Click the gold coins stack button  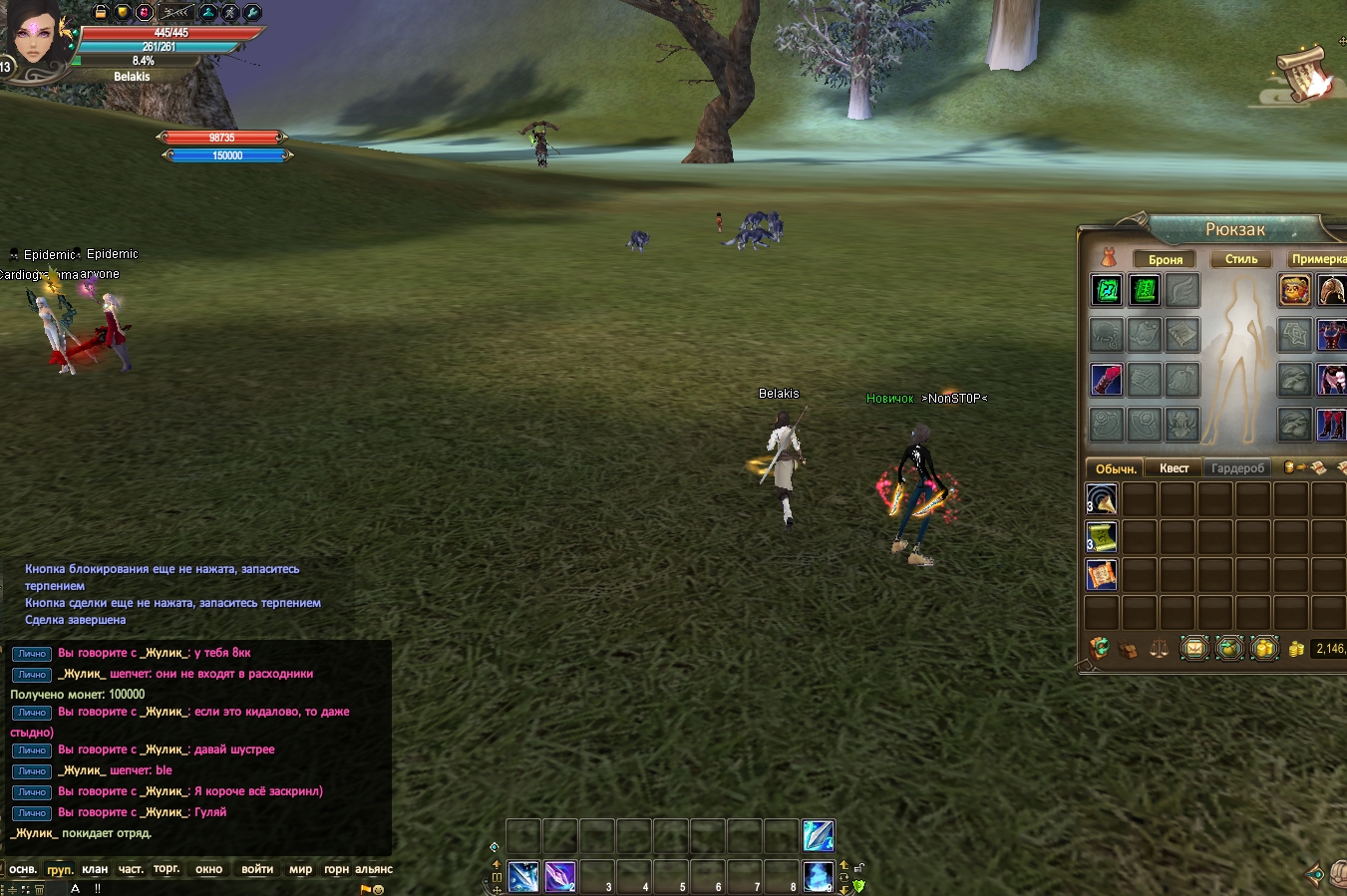(1263, 649)
